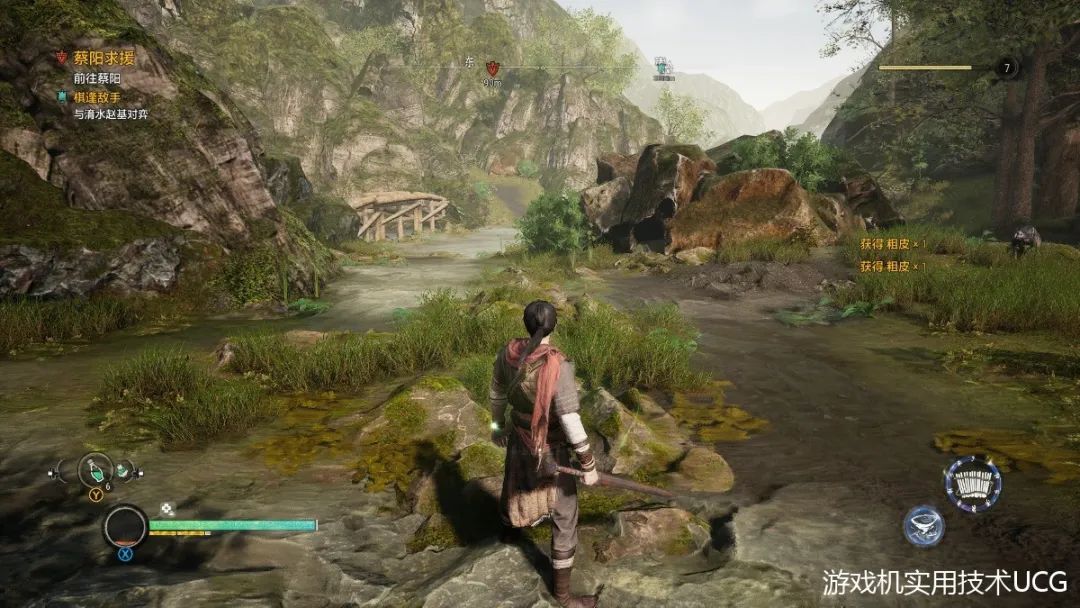Select the green potion flask slot
This screenshot has height=608, width=1080.
point(96,470)
